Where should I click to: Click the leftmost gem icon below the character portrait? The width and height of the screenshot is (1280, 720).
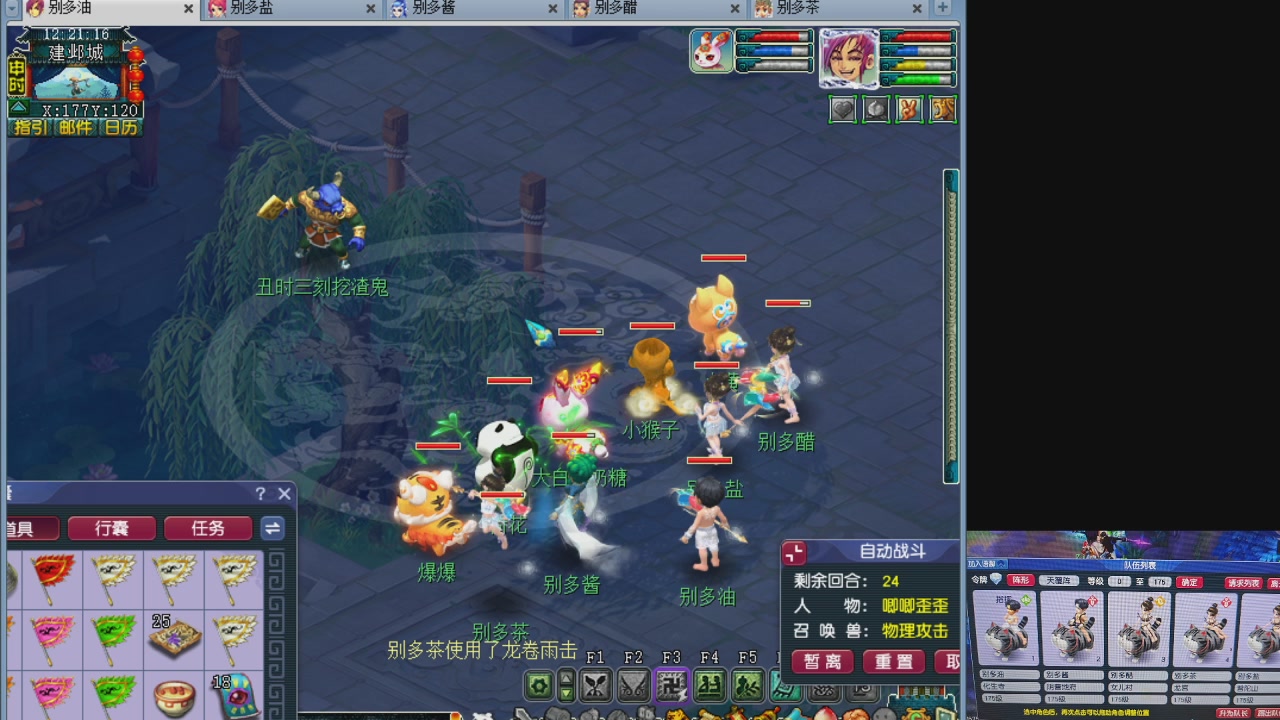coord(842,109)
